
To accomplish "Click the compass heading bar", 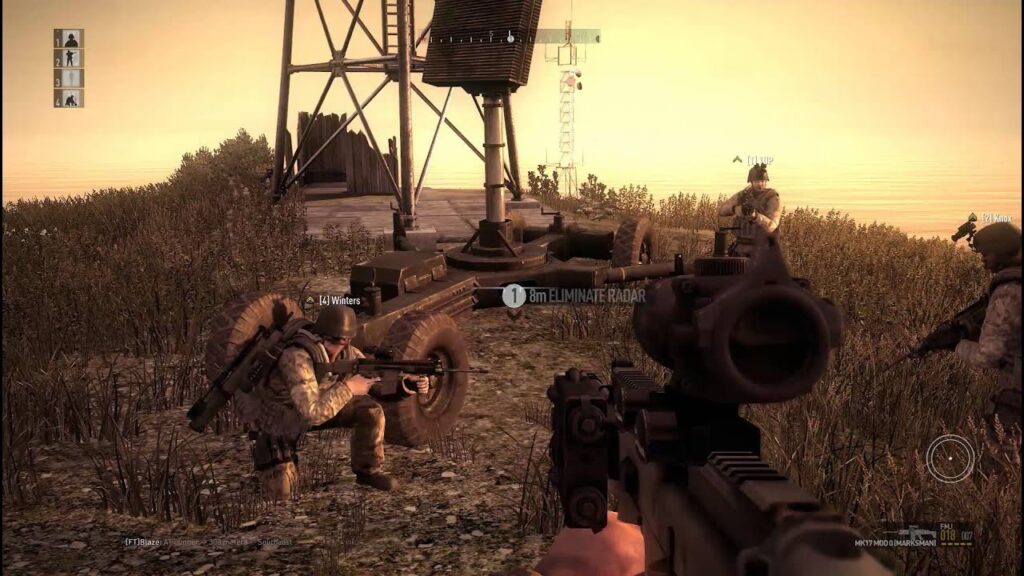I will click(514, 37).
